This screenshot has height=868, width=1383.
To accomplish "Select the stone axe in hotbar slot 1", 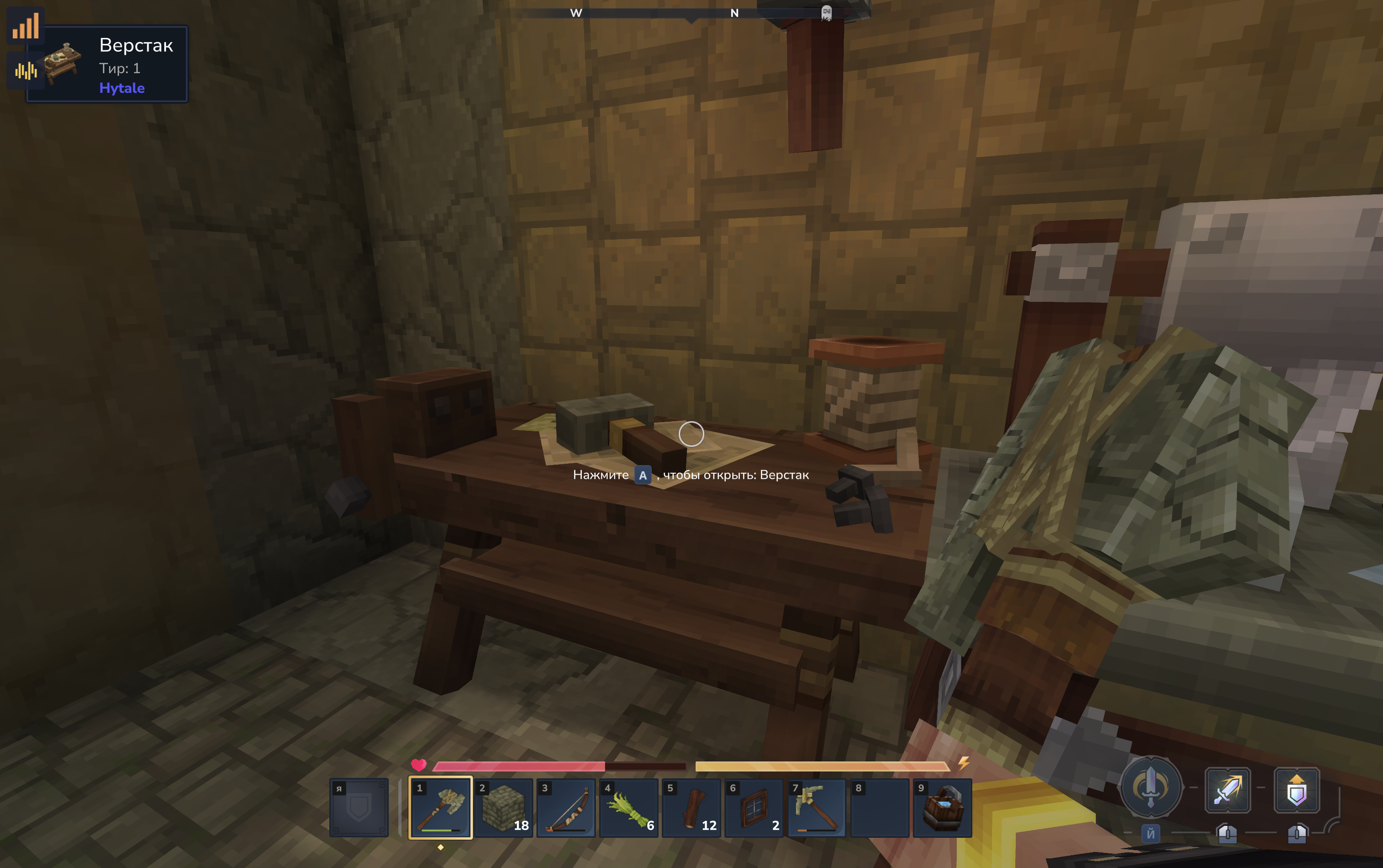I will 440,807.
